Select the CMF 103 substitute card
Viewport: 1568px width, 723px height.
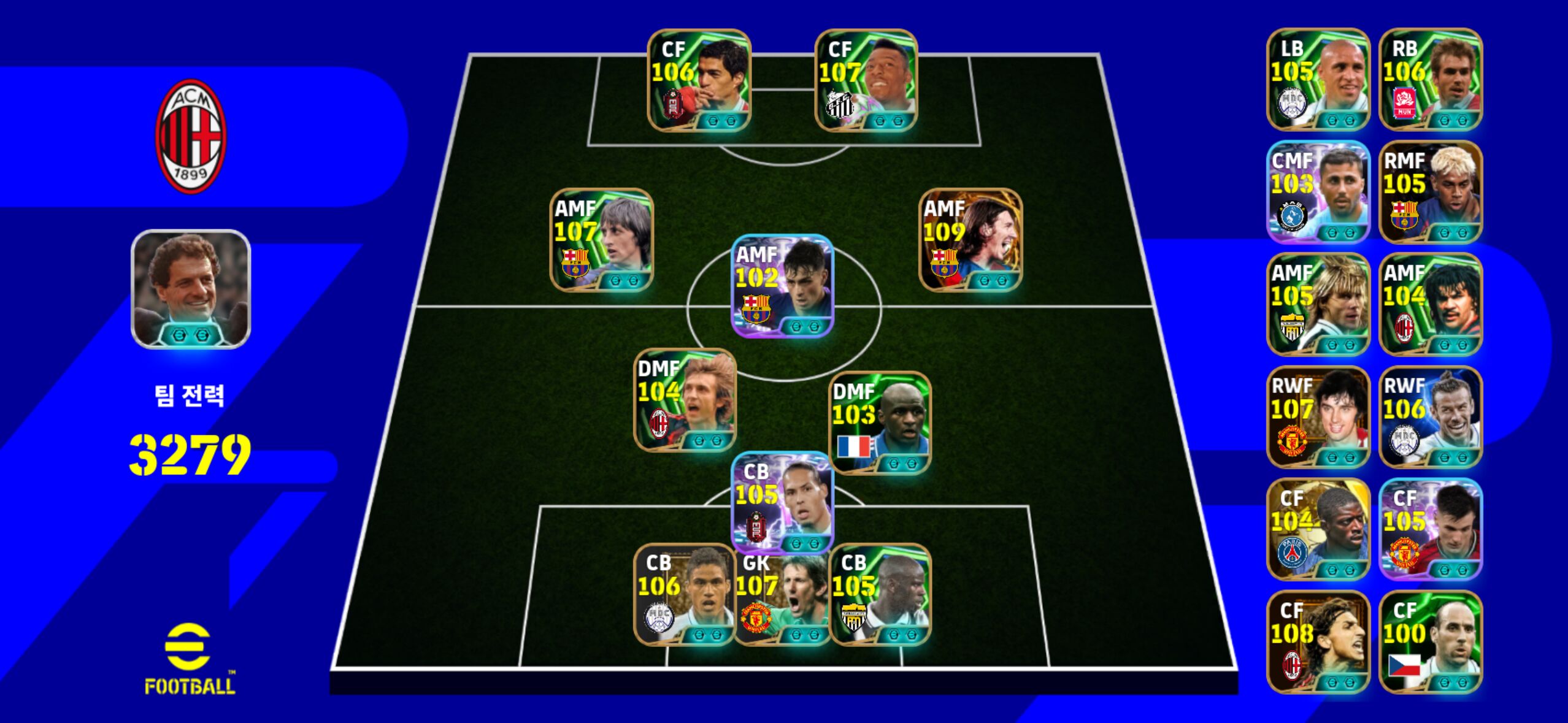pos(1318,192)
